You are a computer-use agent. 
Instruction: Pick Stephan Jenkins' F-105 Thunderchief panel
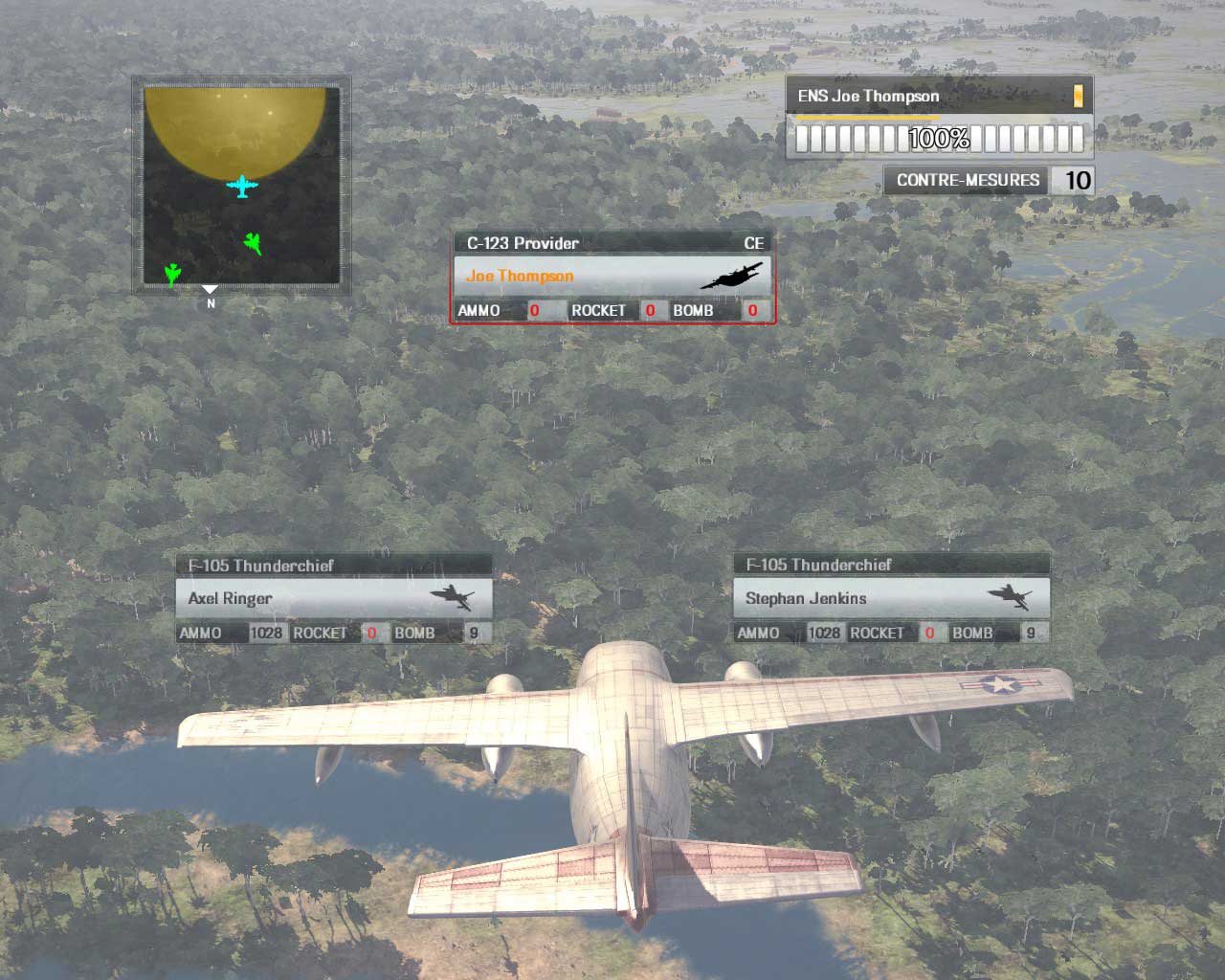click(x=891, y=598)
